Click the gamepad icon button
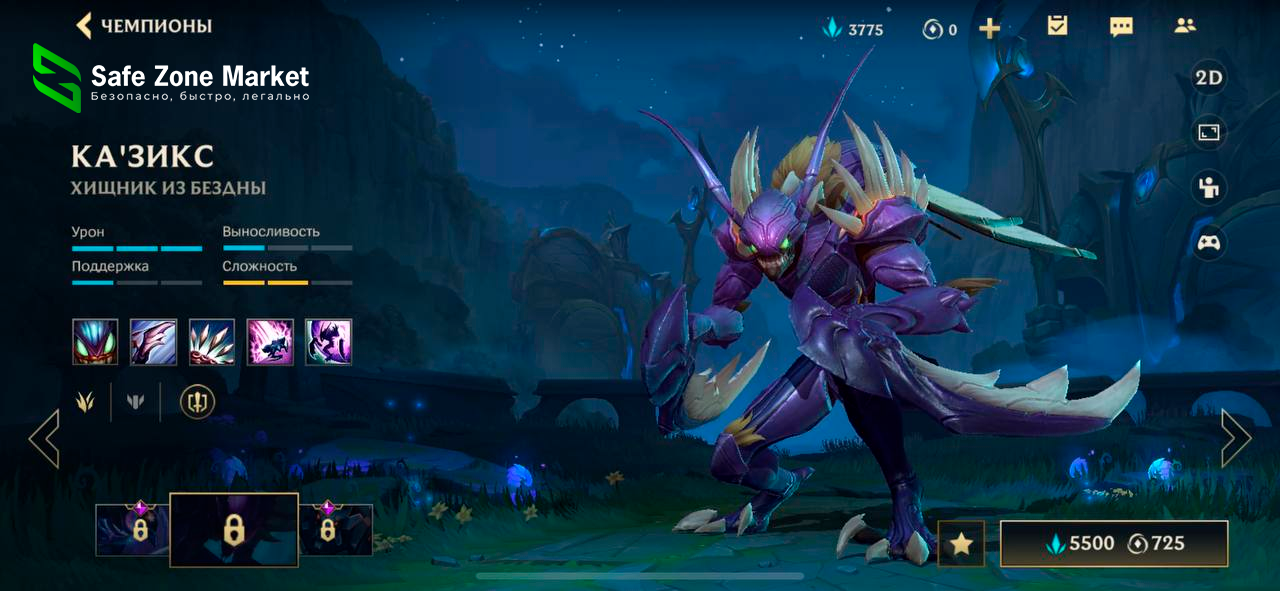Image resolution: width=1280 pixels, height=591 pixels. click(1209, 243)
